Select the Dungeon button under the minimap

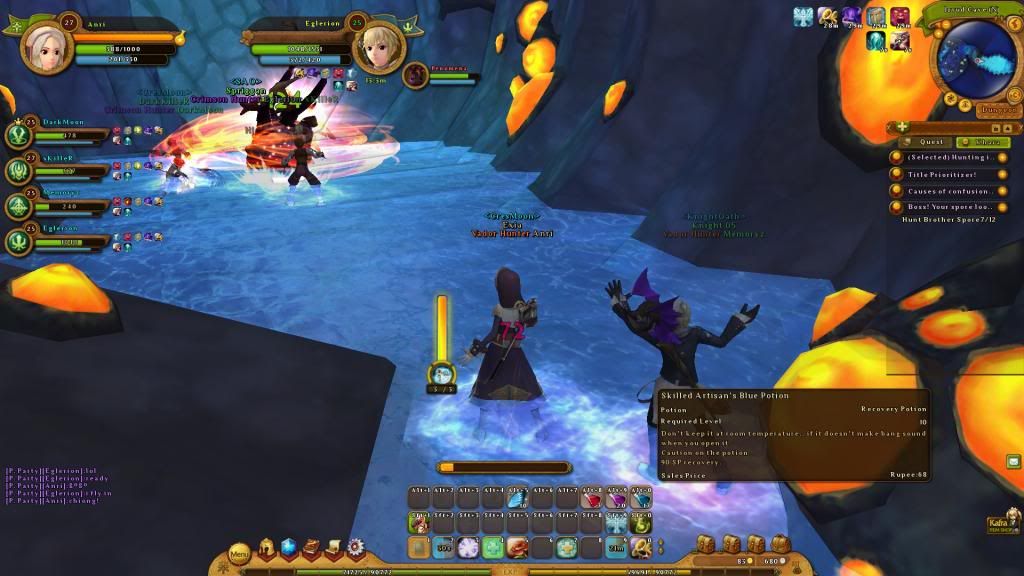[x=996, y=110]
